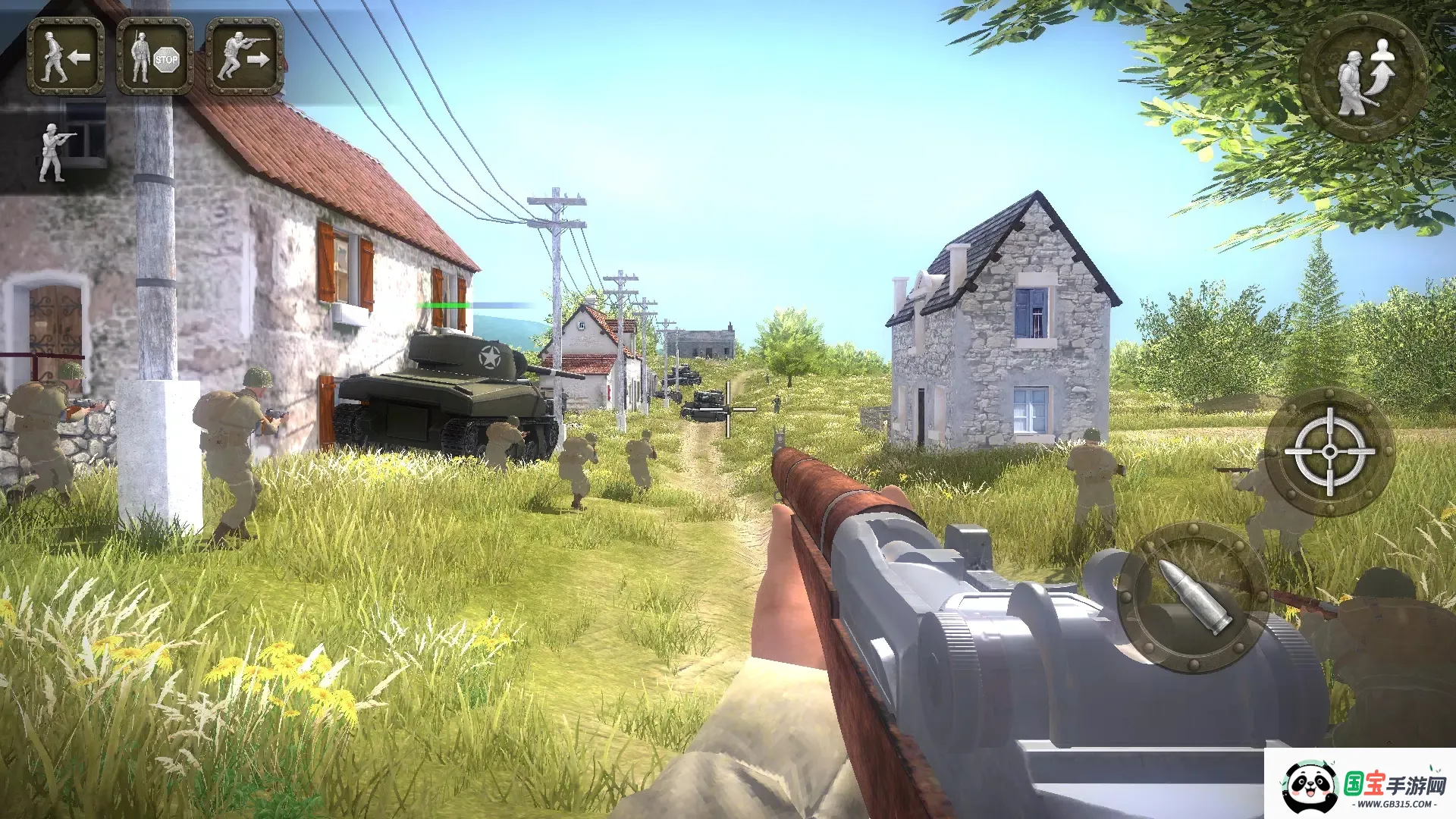The width and height of the screenshot is (1456, 819).
Task: Switch soldier using the swap button
Action: (x=1364, y=77)
